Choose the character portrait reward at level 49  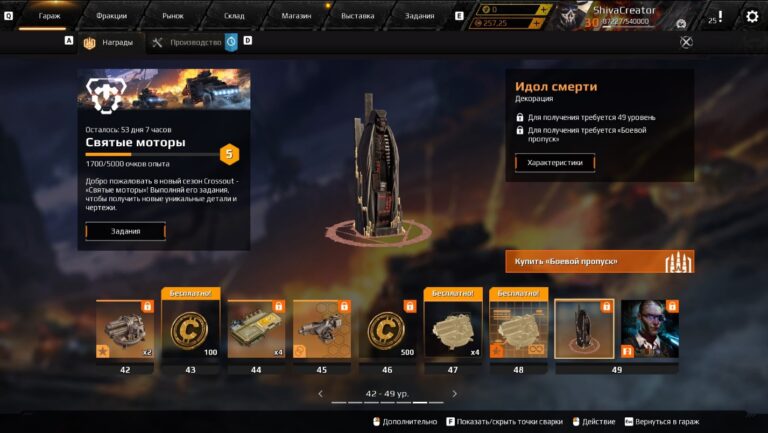[x=649, y=329]
